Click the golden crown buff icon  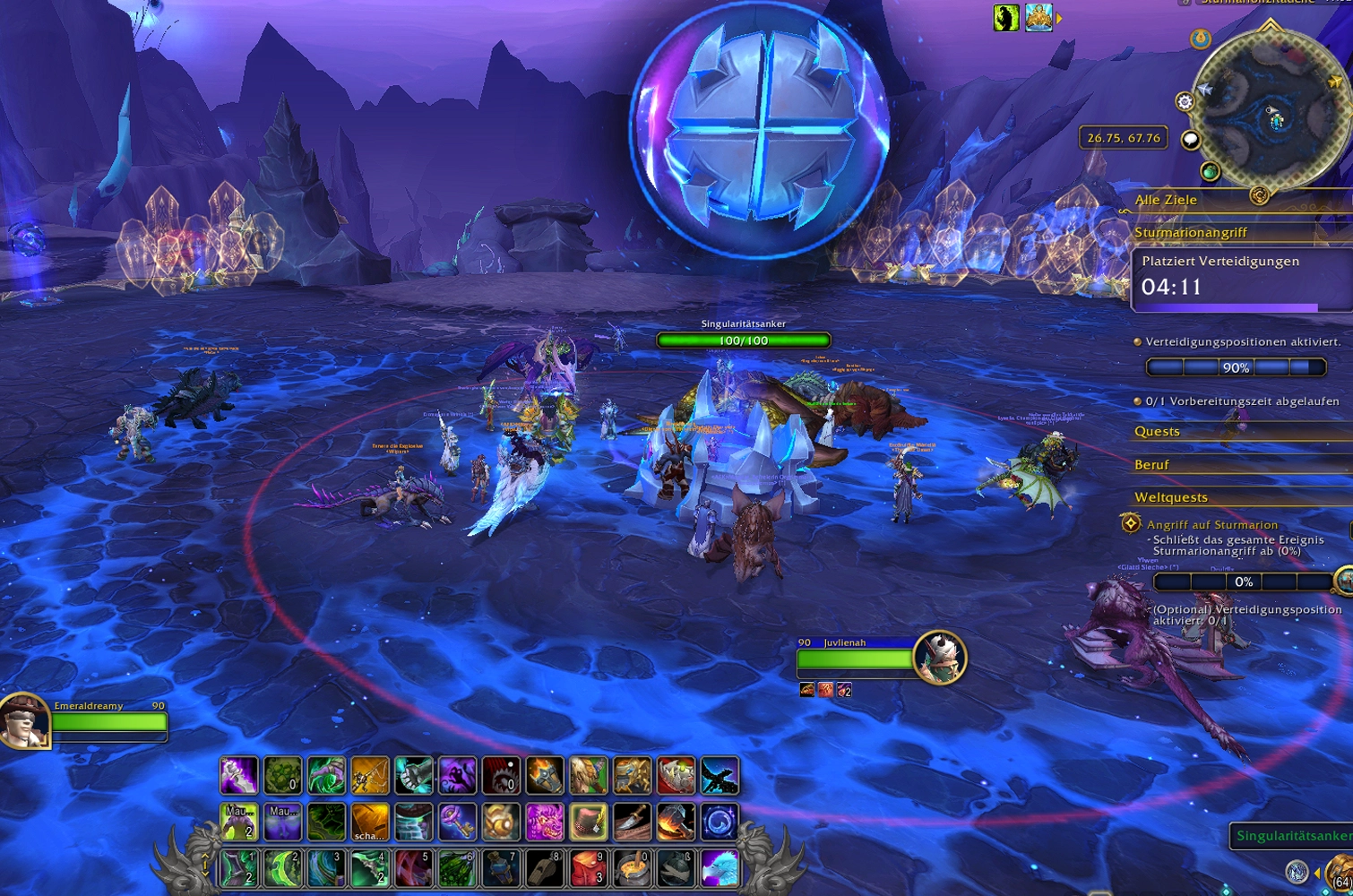point(1038,18)
